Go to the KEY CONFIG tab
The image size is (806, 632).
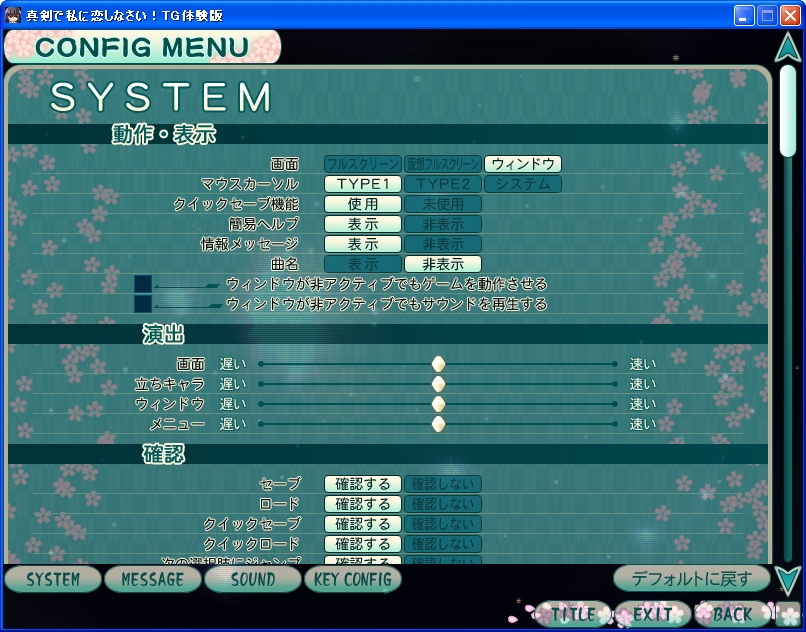[x=352, y=579]
